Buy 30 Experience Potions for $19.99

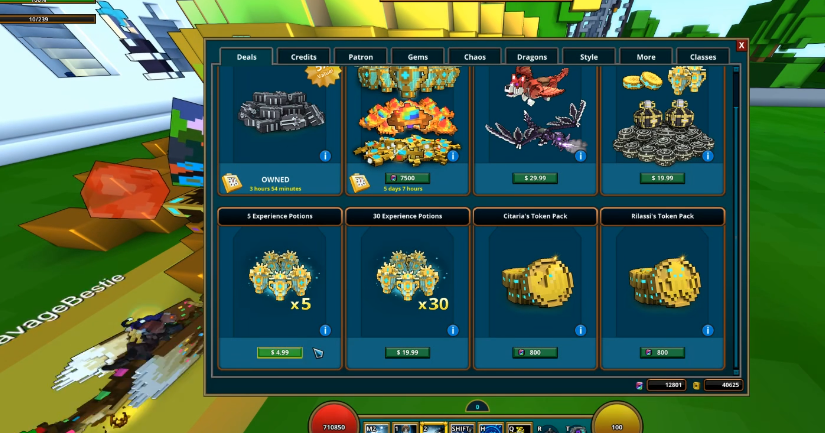pyautogui.click(x=407, y=352)
